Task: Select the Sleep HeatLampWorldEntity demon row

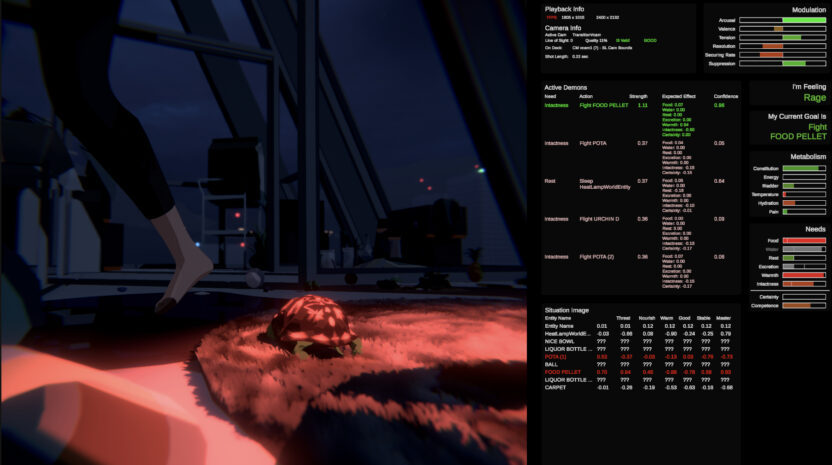Action: 604,183
